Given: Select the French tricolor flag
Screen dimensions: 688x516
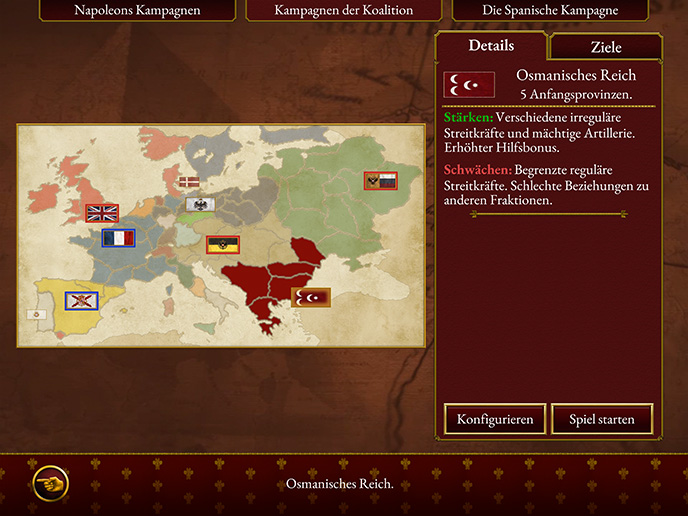Looking at the screenshot, I should (118, 238).
